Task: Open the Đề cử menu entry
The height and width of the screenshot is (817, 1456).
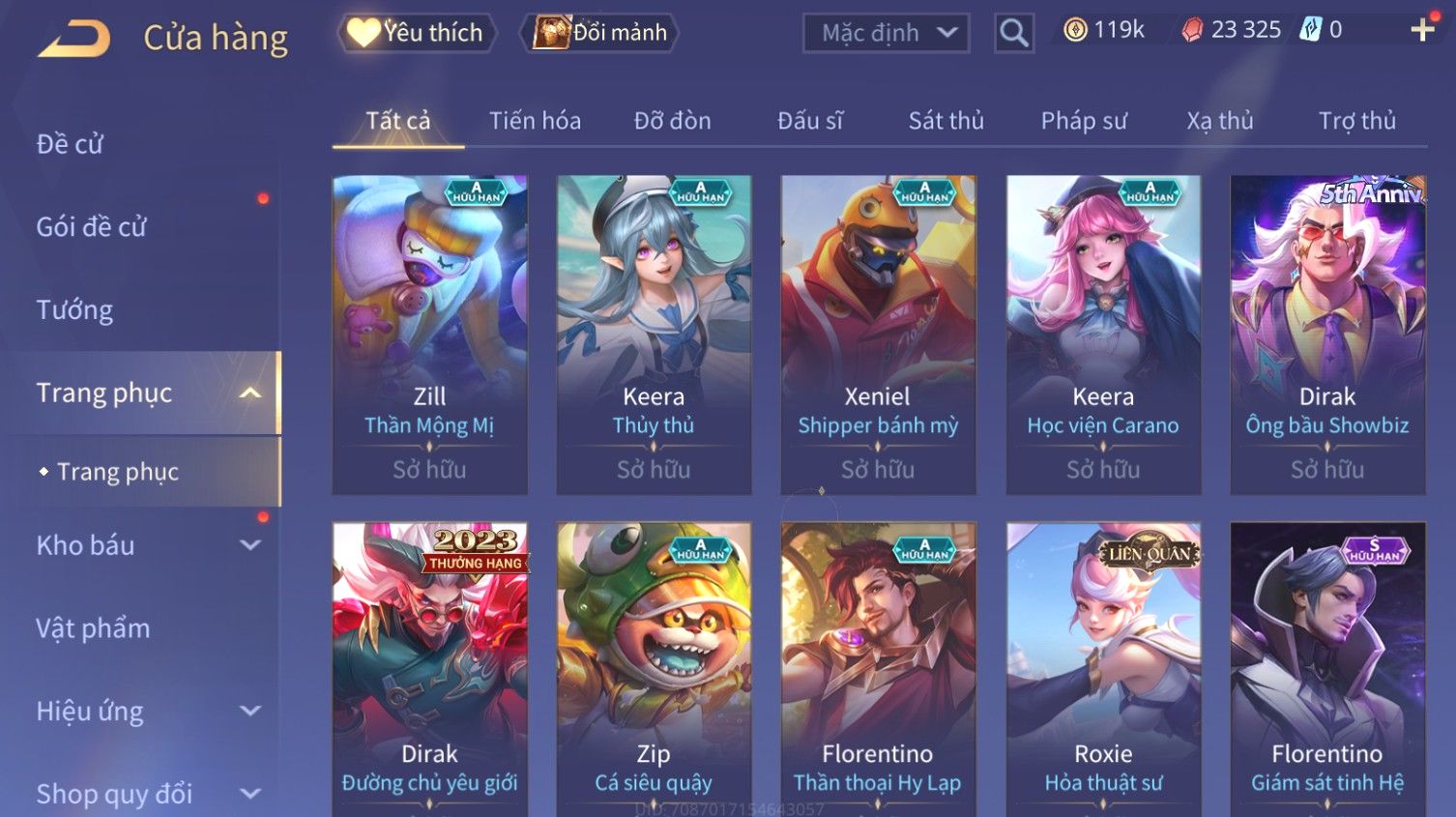Action: pos(70,144)
